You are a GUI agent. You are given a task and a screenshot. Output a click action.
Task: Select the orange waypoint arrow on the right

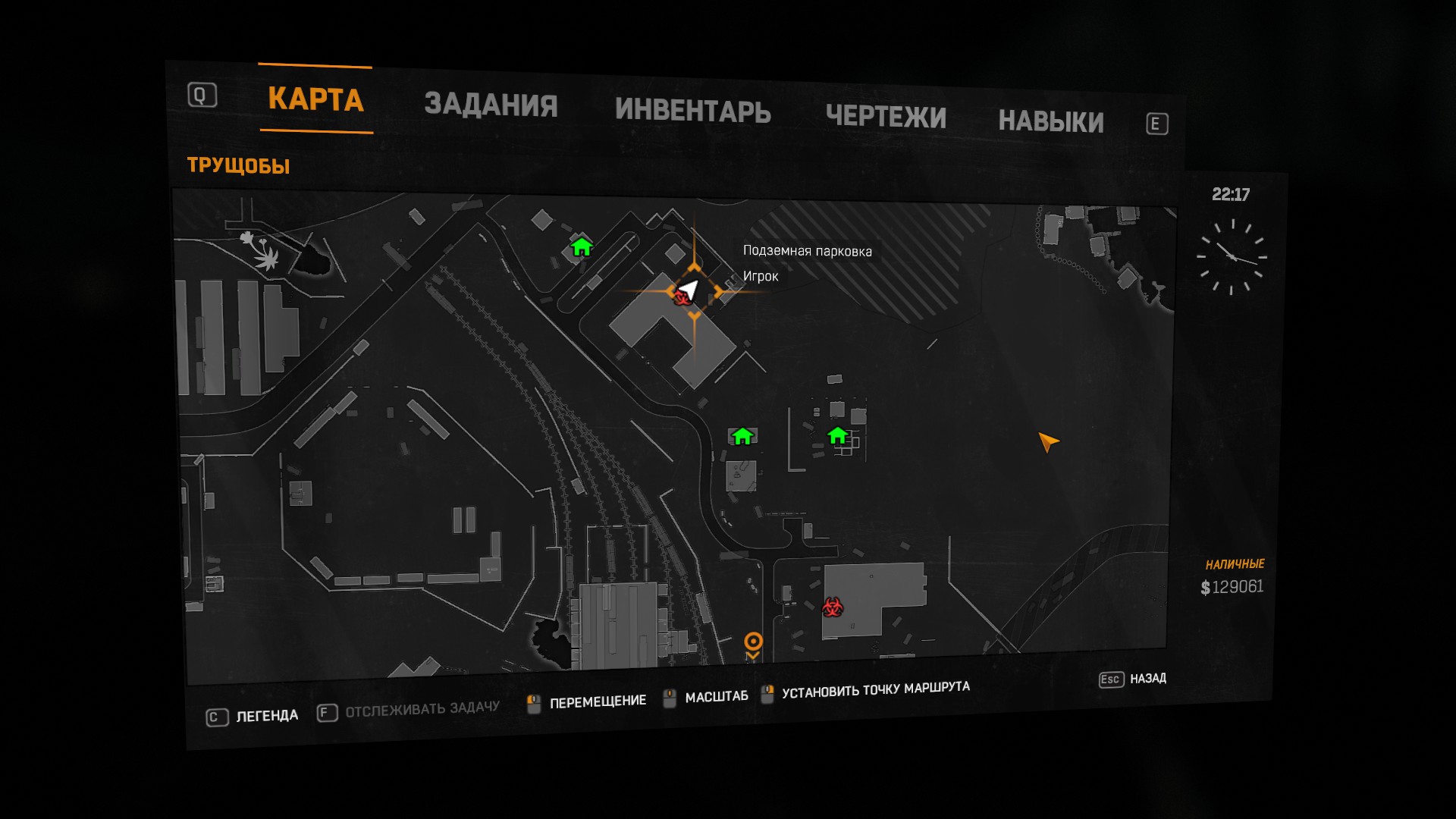1047,442
